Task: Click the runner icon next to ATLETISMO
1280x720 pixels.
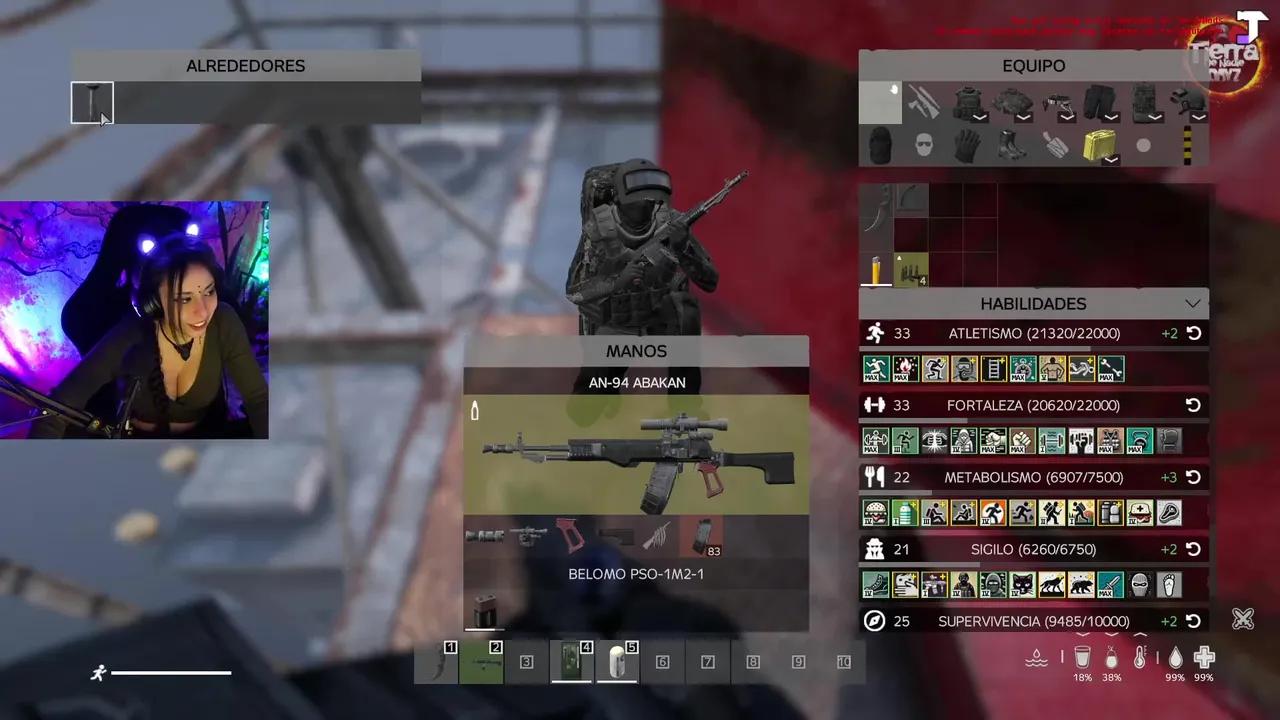Action: click(875, 333)
